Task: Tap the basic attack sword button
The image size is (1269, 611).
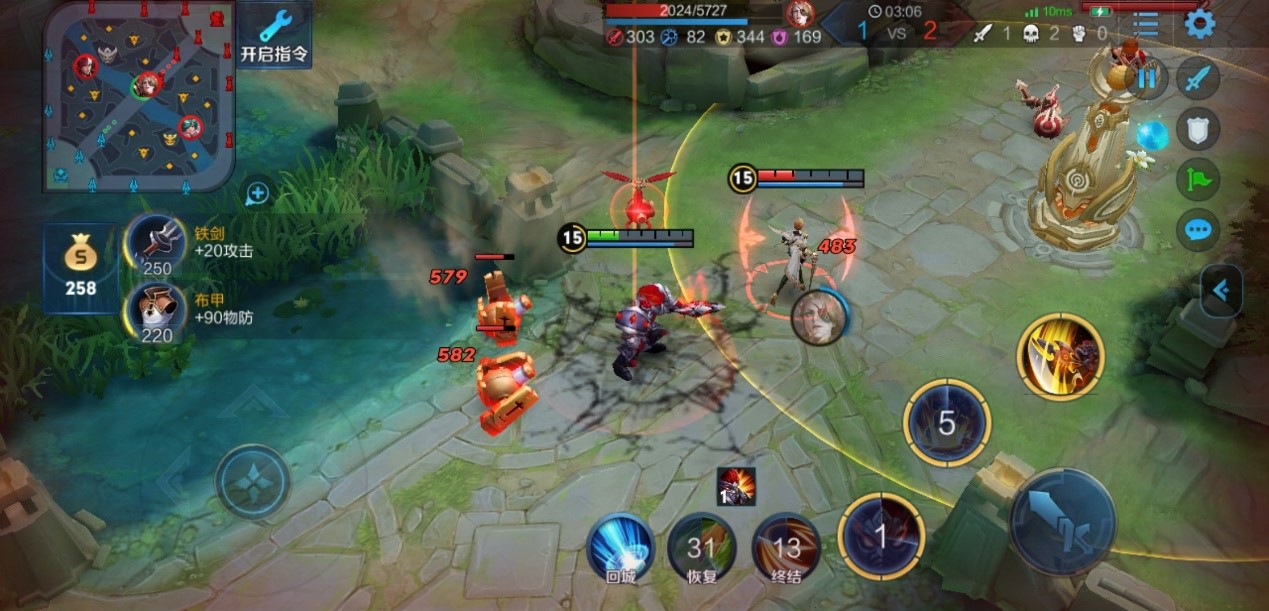Action: [1062, 521]
